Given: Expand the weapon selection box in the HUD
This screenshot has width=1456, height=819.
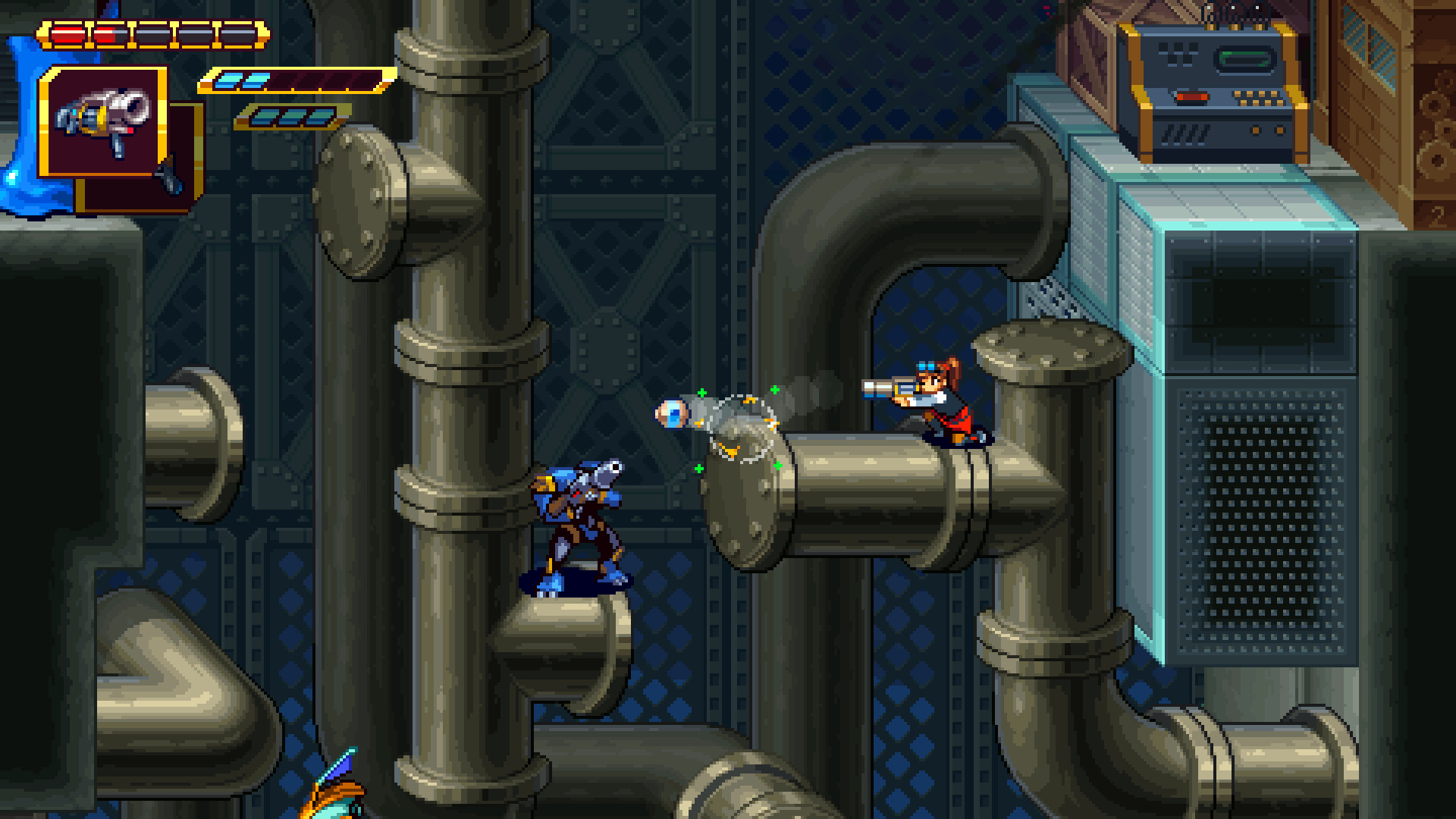Looking at the screenshot, I should (x=104, y=124).
